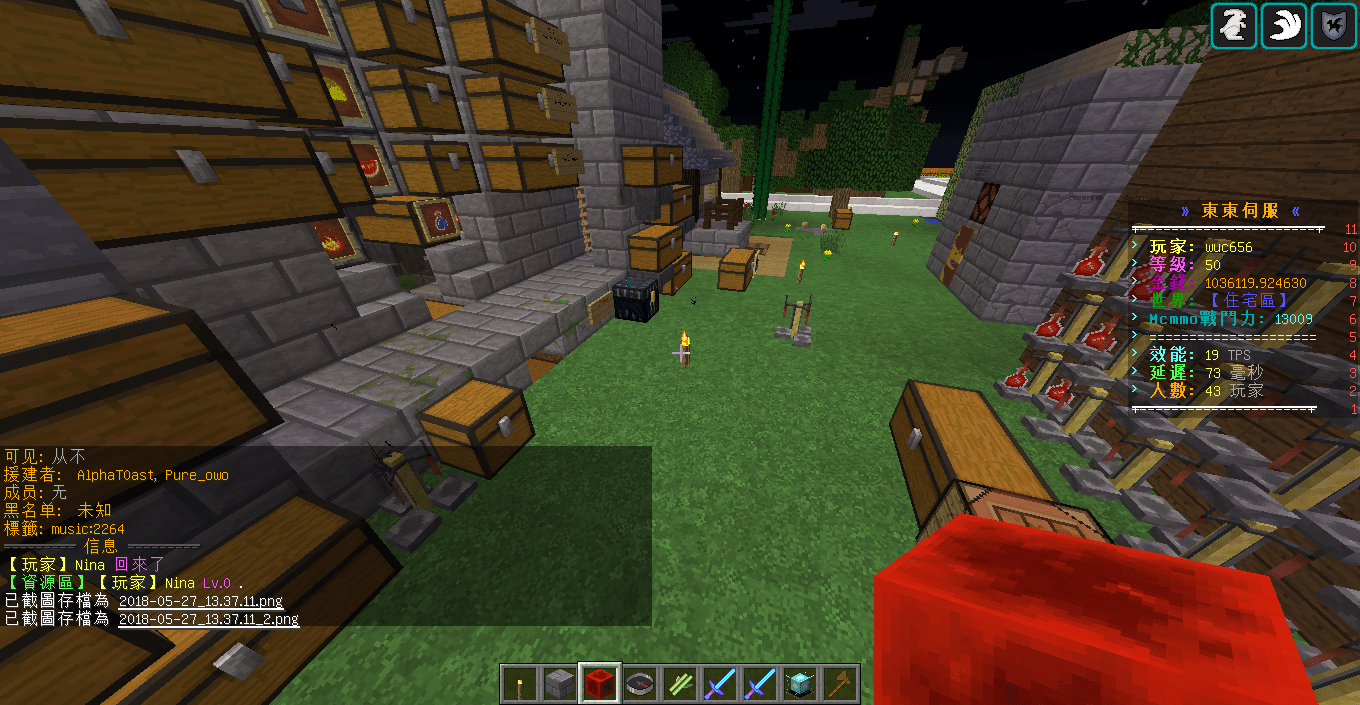1360x705 pixels.
Task: Choose the redstone block in the hotbar
Action: 600,684
